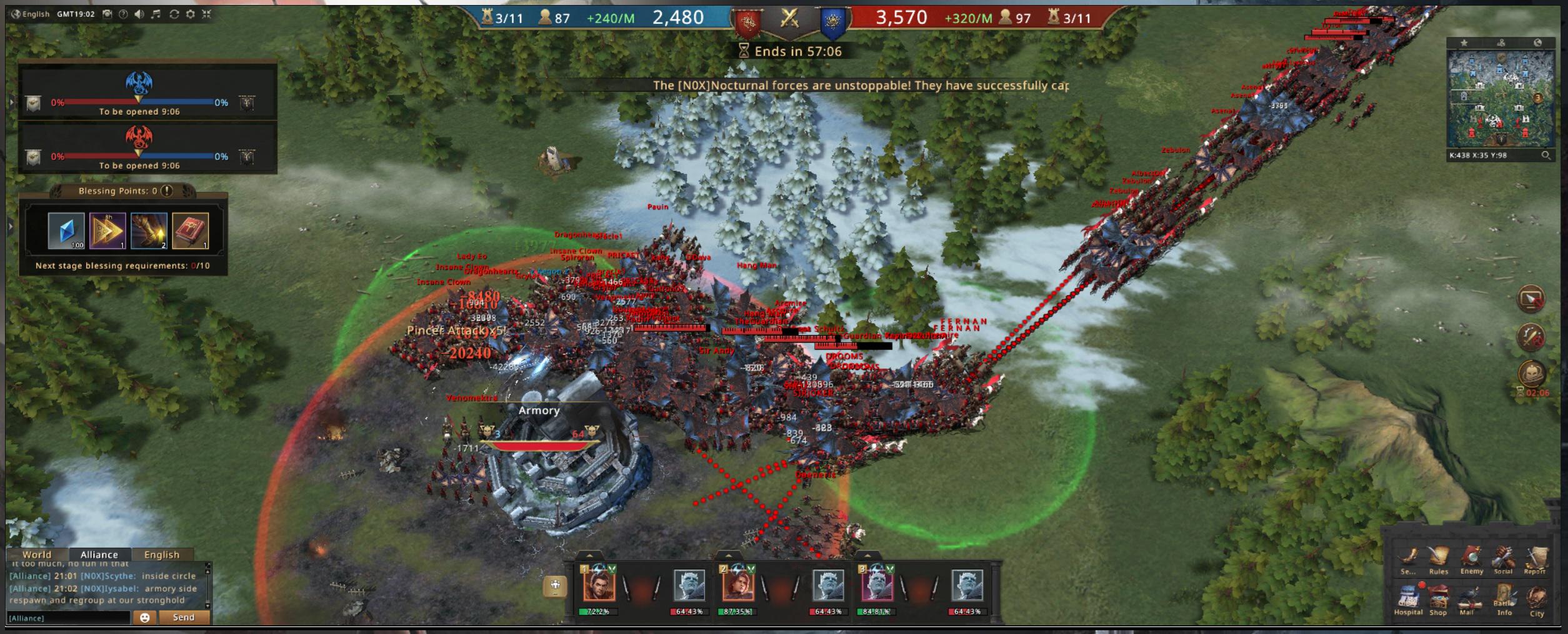Return to the City
Screen dimensions: 1568x634
[1537, 599]
